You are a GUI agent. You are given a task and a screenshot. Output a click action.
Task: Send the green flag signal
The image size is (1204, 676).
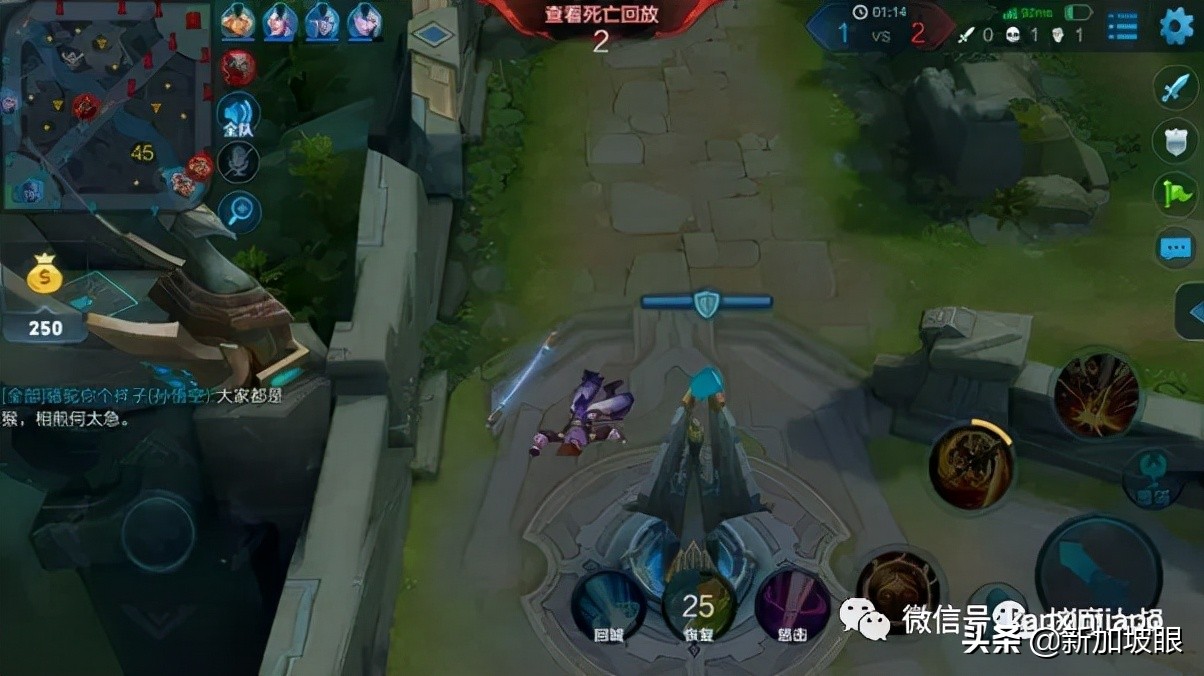(x=1174, y=194)
